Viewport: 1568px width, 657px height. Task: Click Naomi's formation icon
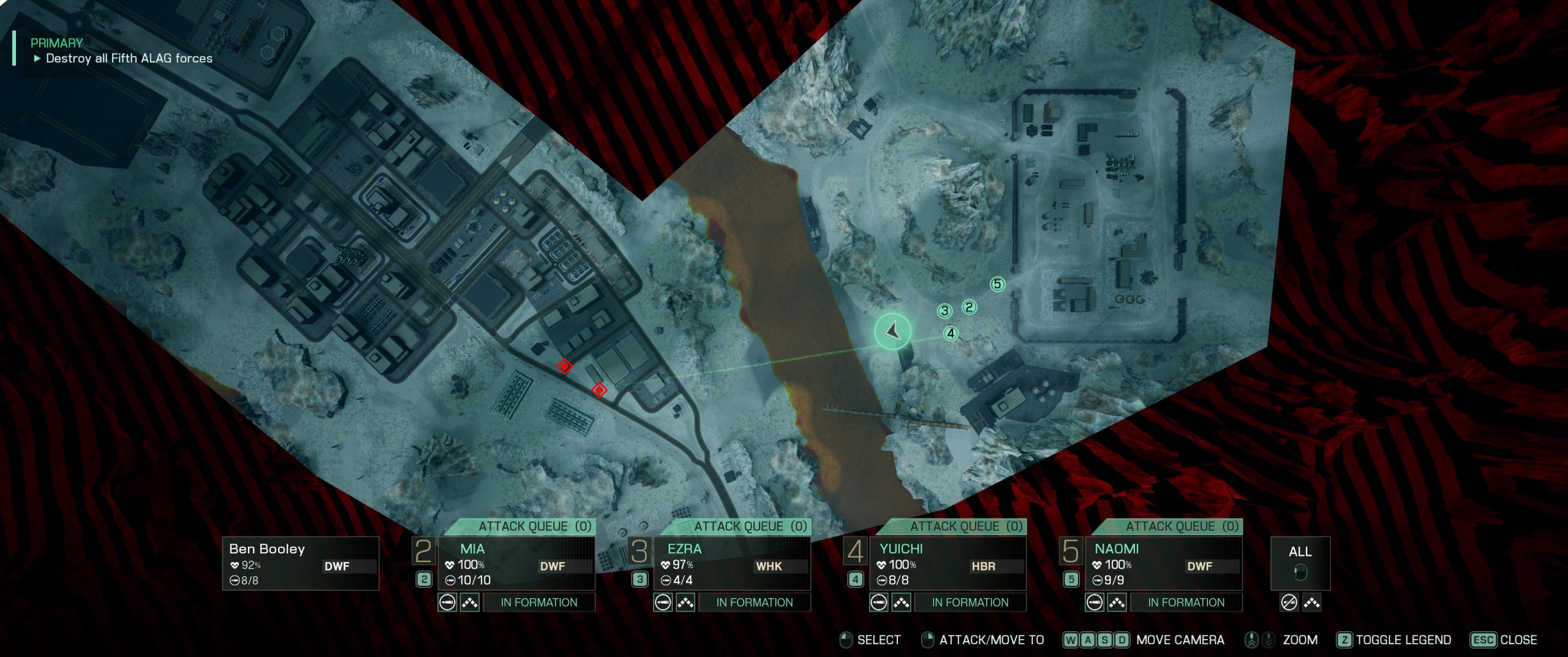[1117, 602]
